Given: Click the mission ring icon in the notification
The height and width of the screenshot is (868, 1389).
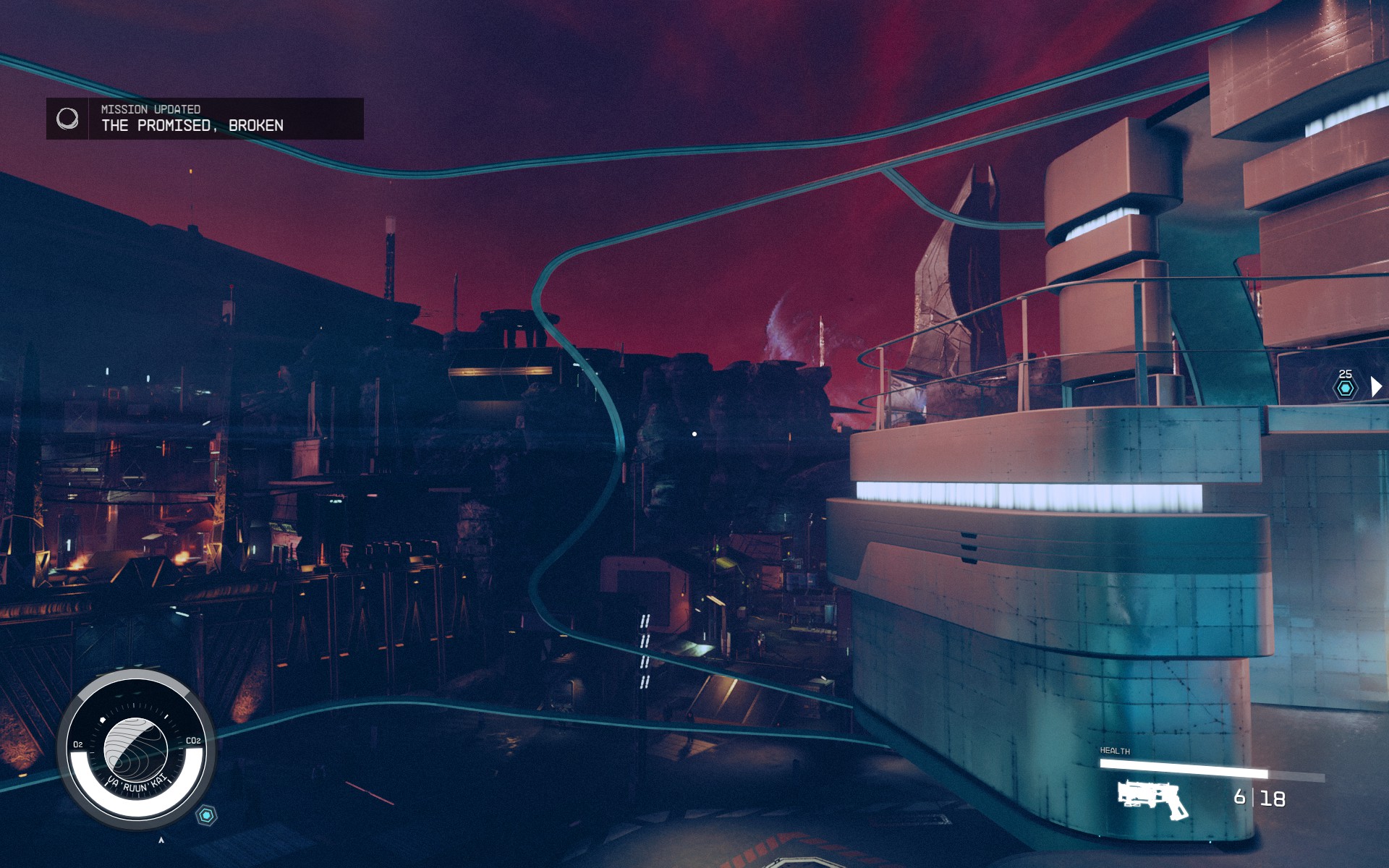Looking at the screenshot, I should click(67, 119).
